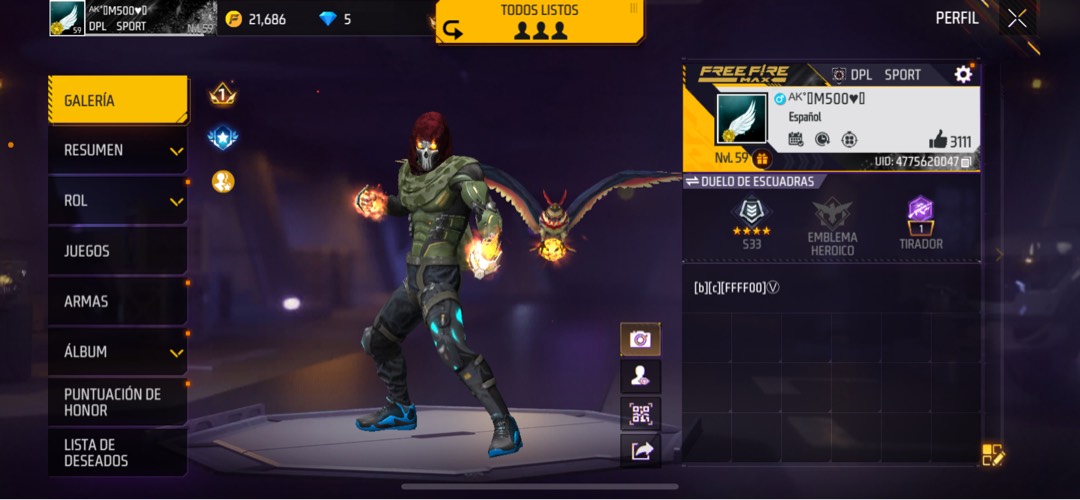The width and height of the screenshot is (1080, 500).
Task: Show the Álbum section
Action: pos(117,352)
